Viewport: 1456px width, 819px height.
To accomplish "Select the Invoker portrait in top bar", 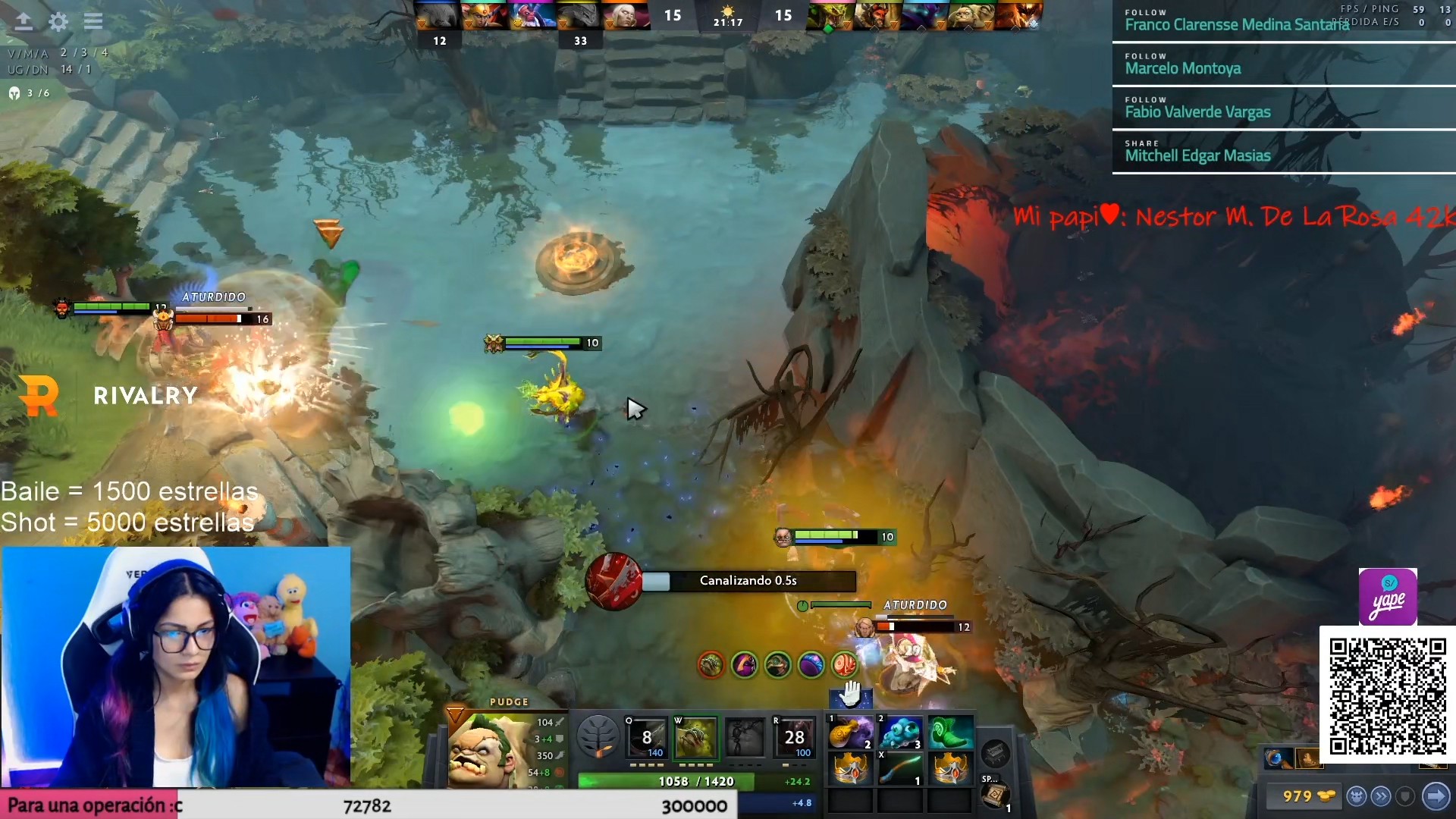I will 624,16.
